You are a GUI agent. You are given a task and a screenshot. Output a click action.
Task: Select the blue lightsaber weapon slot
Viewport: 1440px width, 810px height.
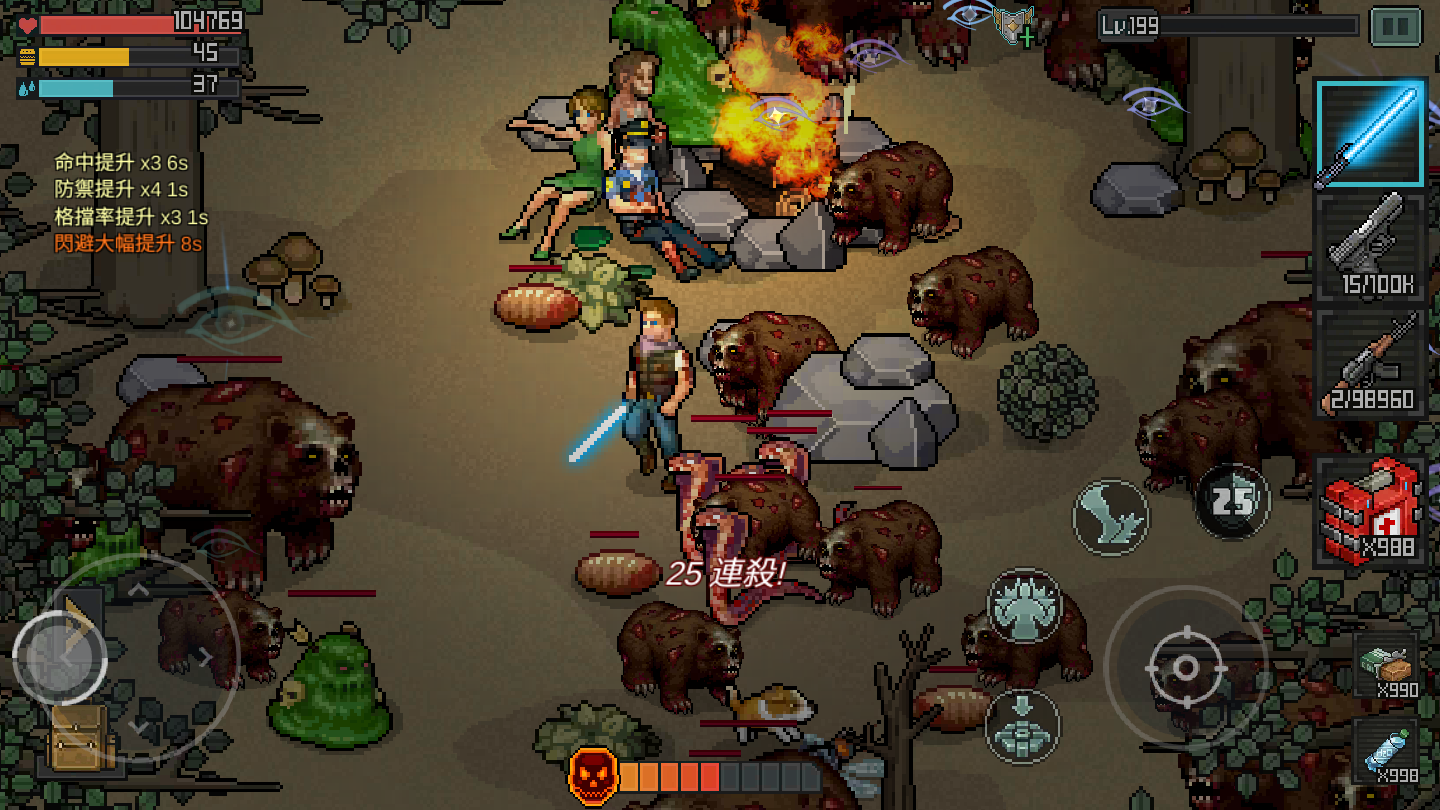(x=1370, y=134)
